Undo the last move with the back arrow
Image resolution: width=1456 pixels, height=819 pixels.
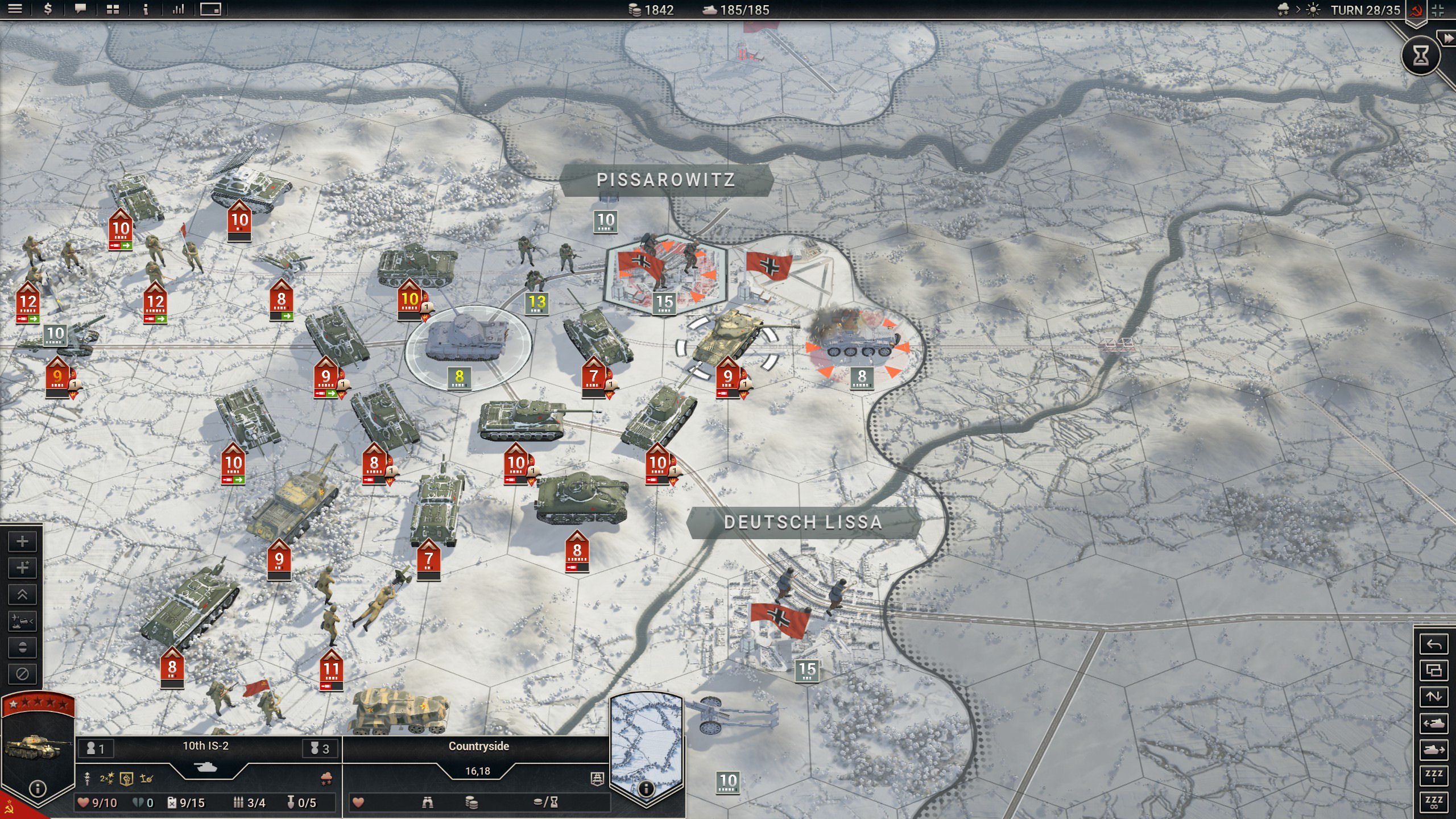point(1433,644)
